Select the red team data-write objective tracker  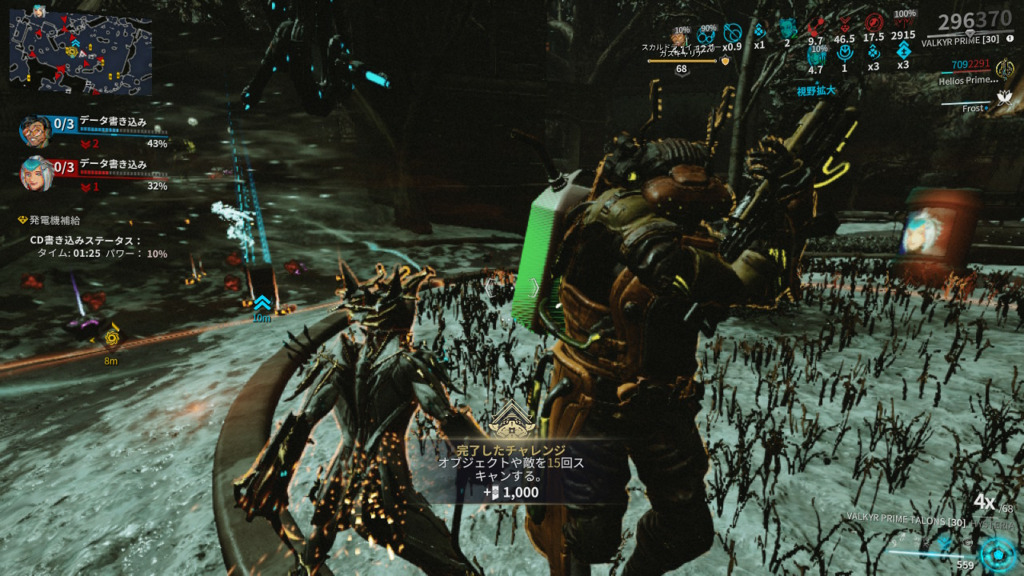coord(92,172)
